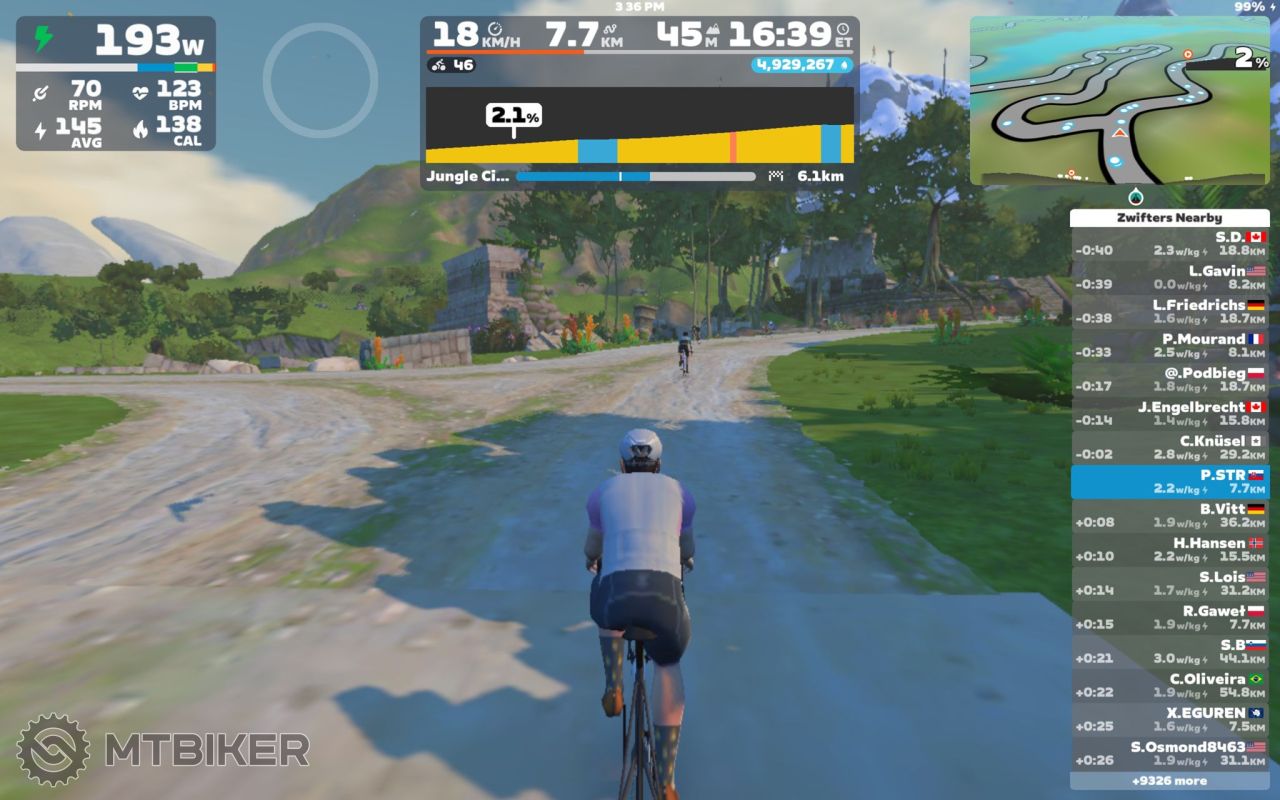1280x800 pixels.
Task: Pick P.Mourand from nearby Zwifters
Action: (x=1169, y=346)
